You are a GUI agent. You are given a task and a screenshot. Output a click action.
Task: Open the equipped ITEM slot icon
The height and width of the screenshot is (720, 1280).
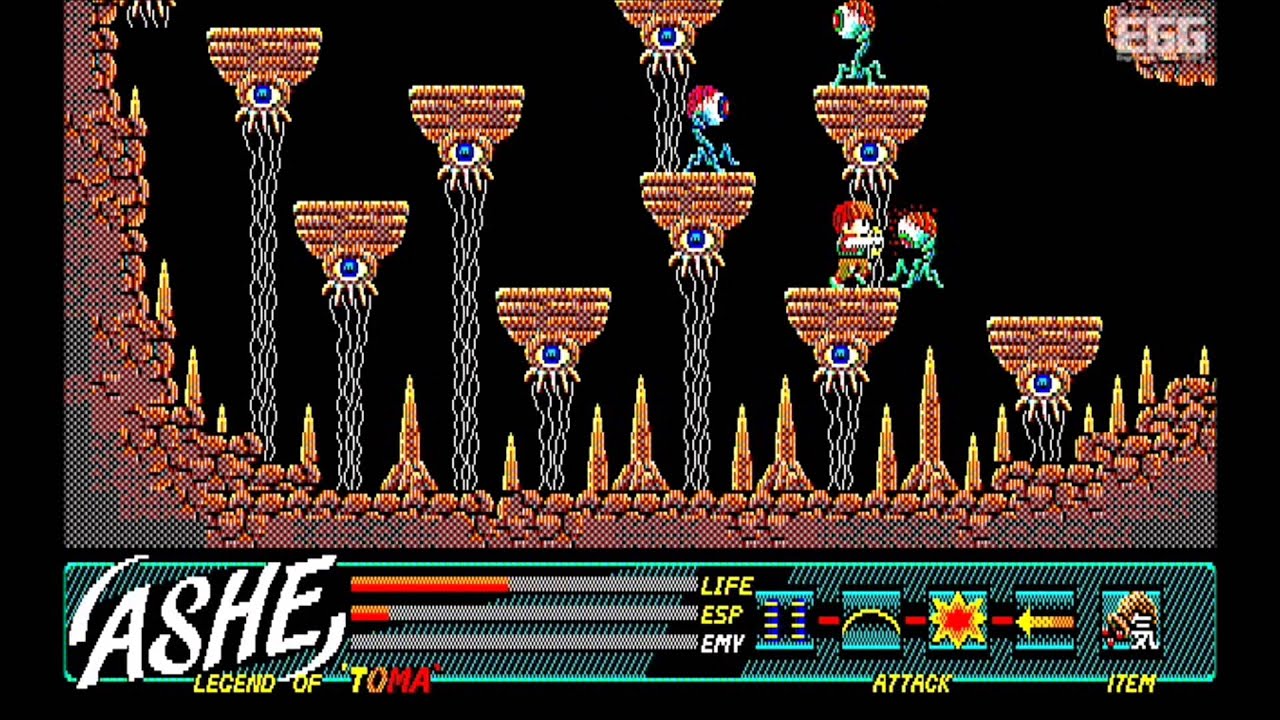[x=1129, y=618]
